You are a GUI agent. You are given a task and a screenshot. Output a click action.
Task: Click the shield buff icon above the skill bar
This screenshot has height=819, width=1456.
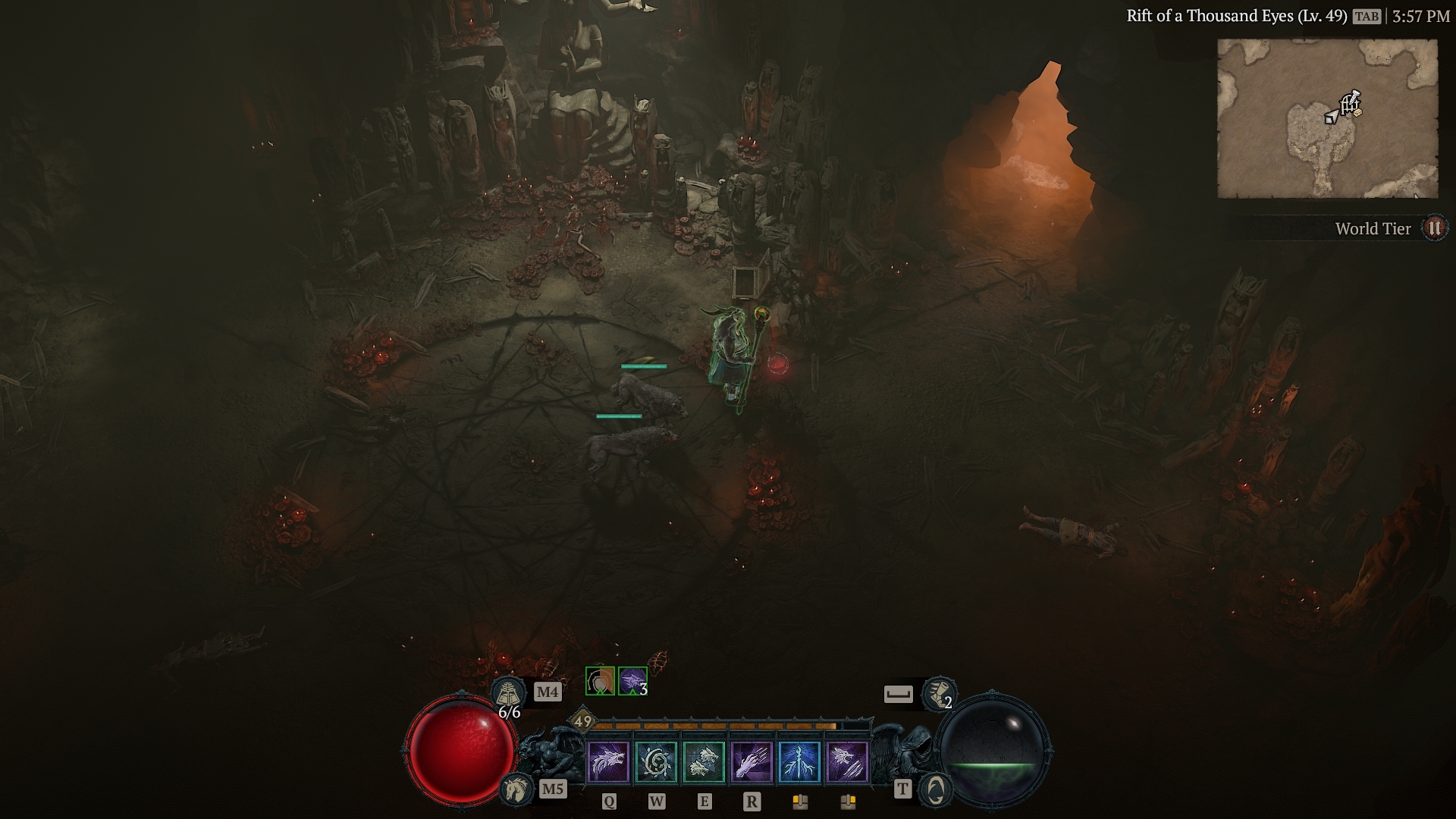[601, 681]
